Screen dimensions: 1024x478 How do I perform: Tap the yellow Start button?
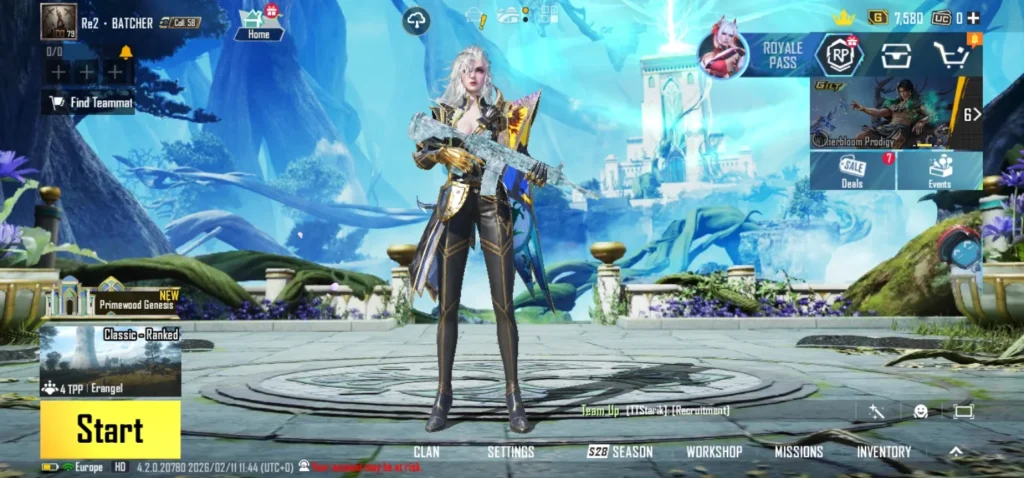pos(110,430)
